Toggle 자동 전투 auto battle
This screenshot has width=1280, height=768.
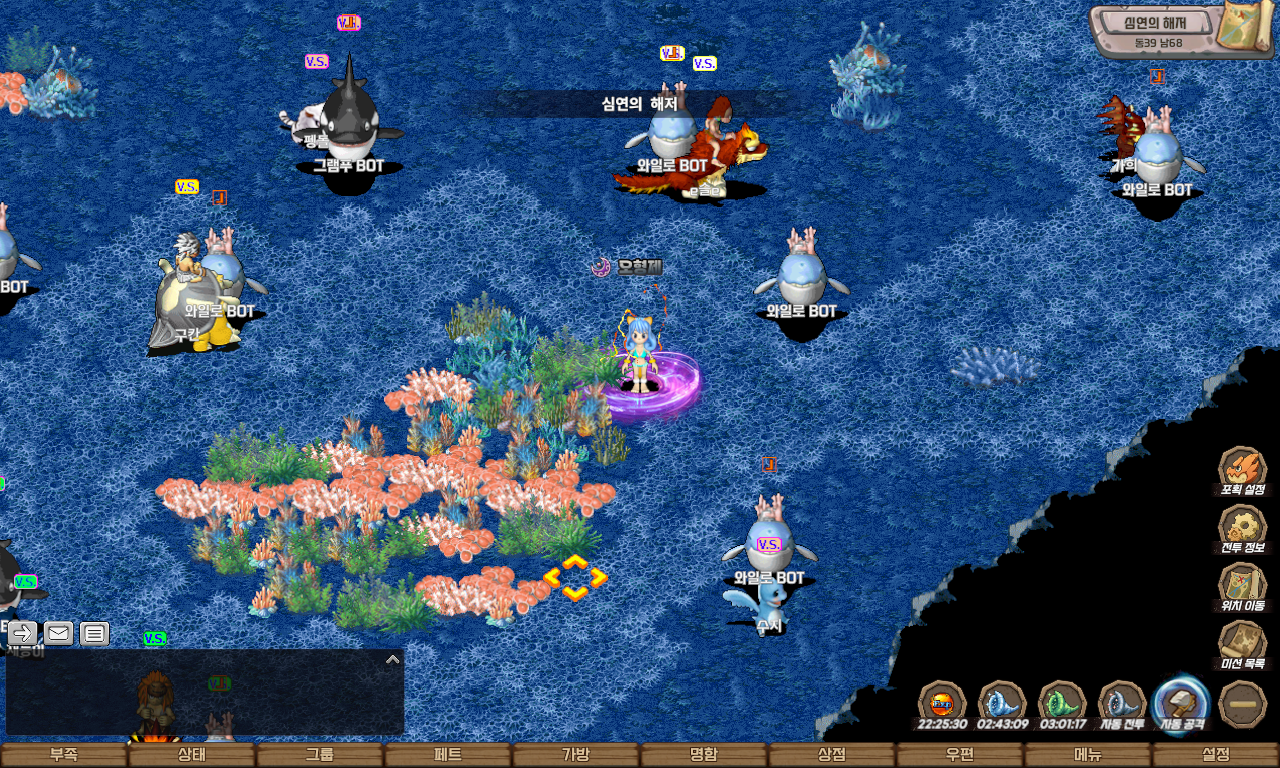point(1122,704)
